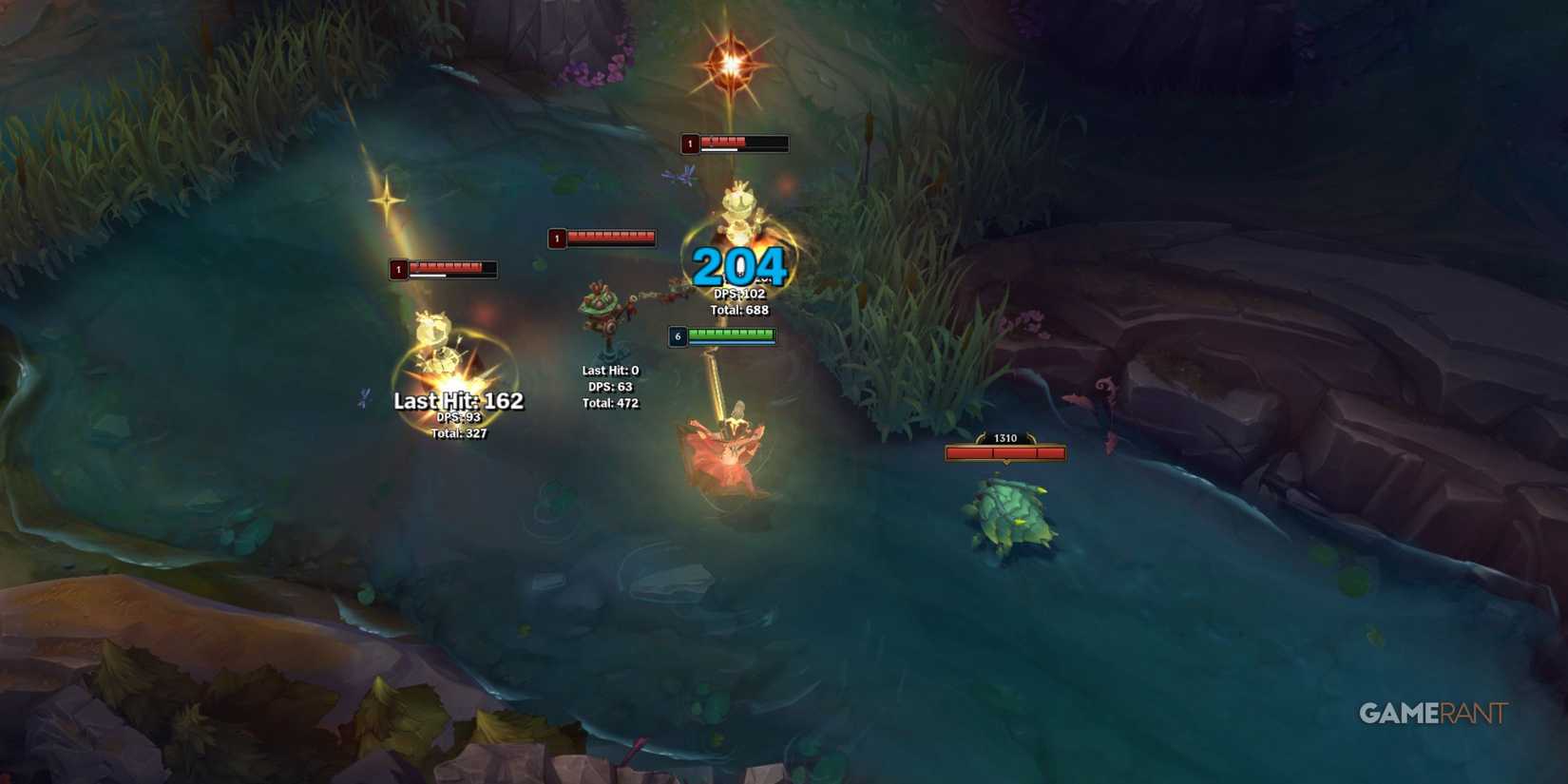
Task: Click the level 1 badge on the leftmost minion bar
Action: (398, 269)
